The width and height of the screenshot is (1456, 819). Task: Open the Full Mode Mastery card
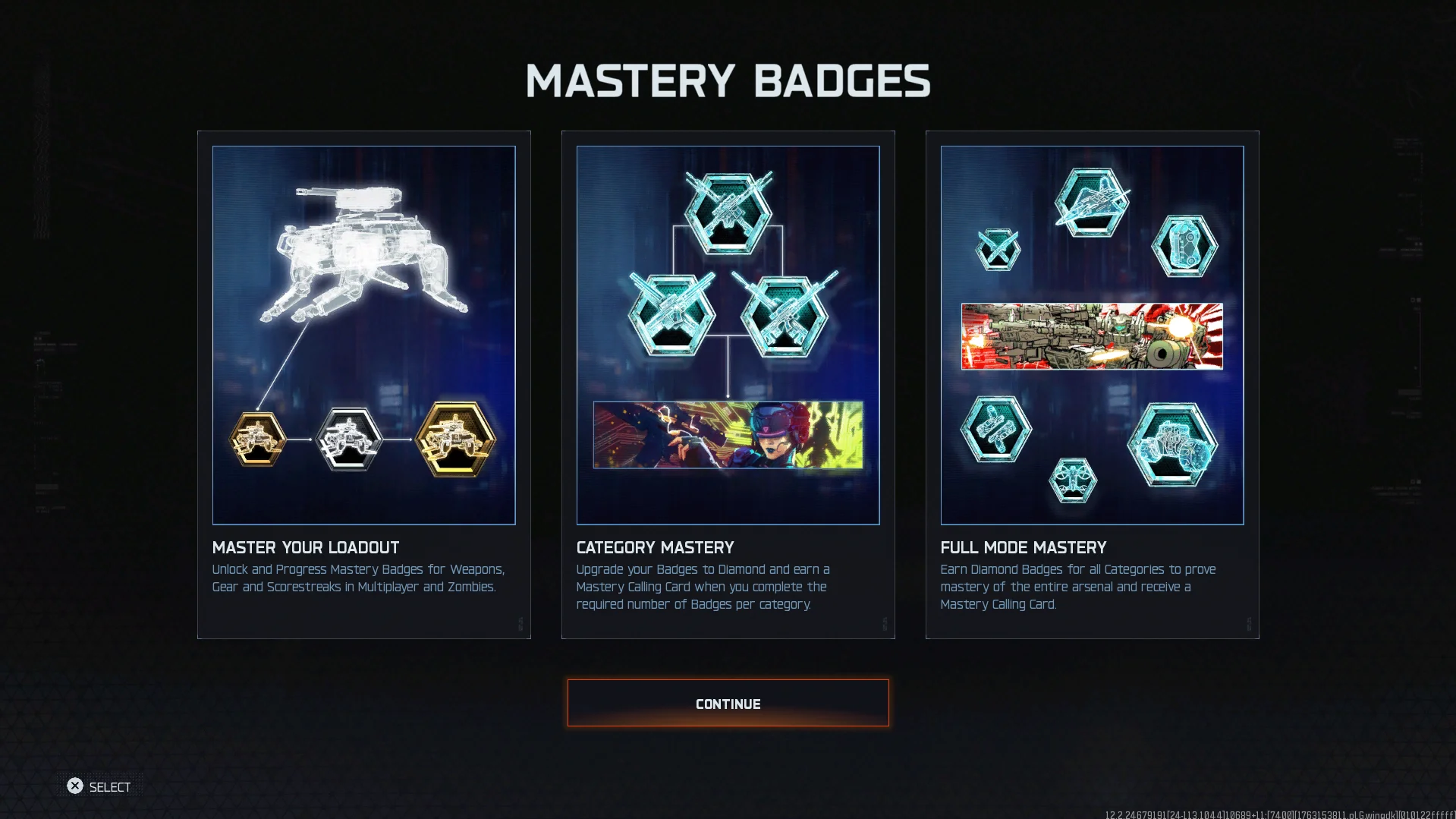tap(1092, 384)
